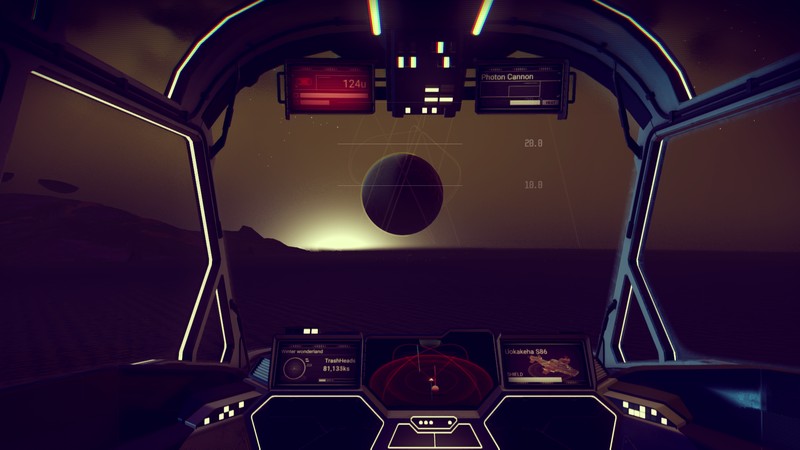Open the Winter wonderland planet info panel

(318, 365)
